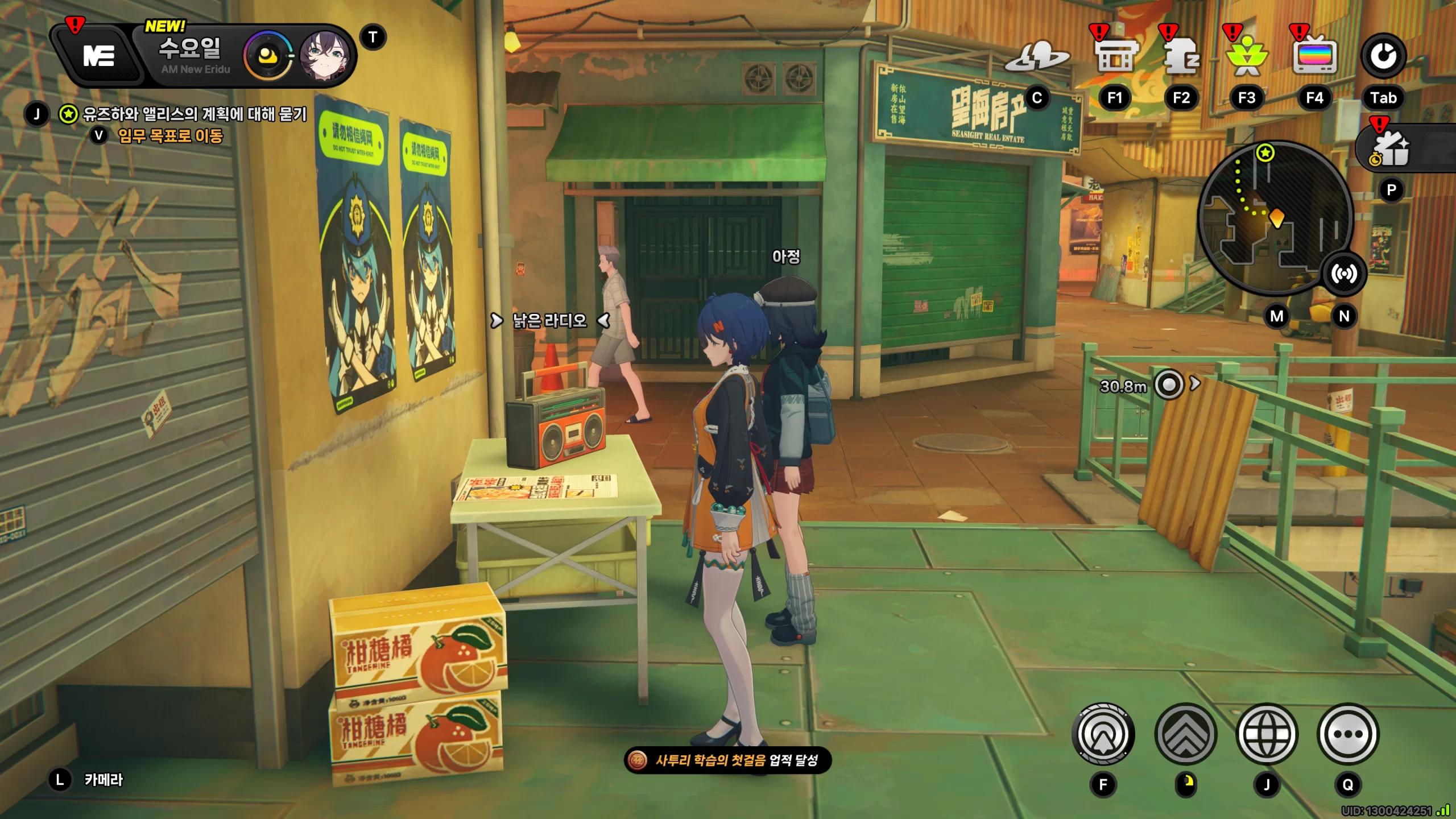Click the character portrait avatar
Screen dimensions: 1456x819
[321, 56]
